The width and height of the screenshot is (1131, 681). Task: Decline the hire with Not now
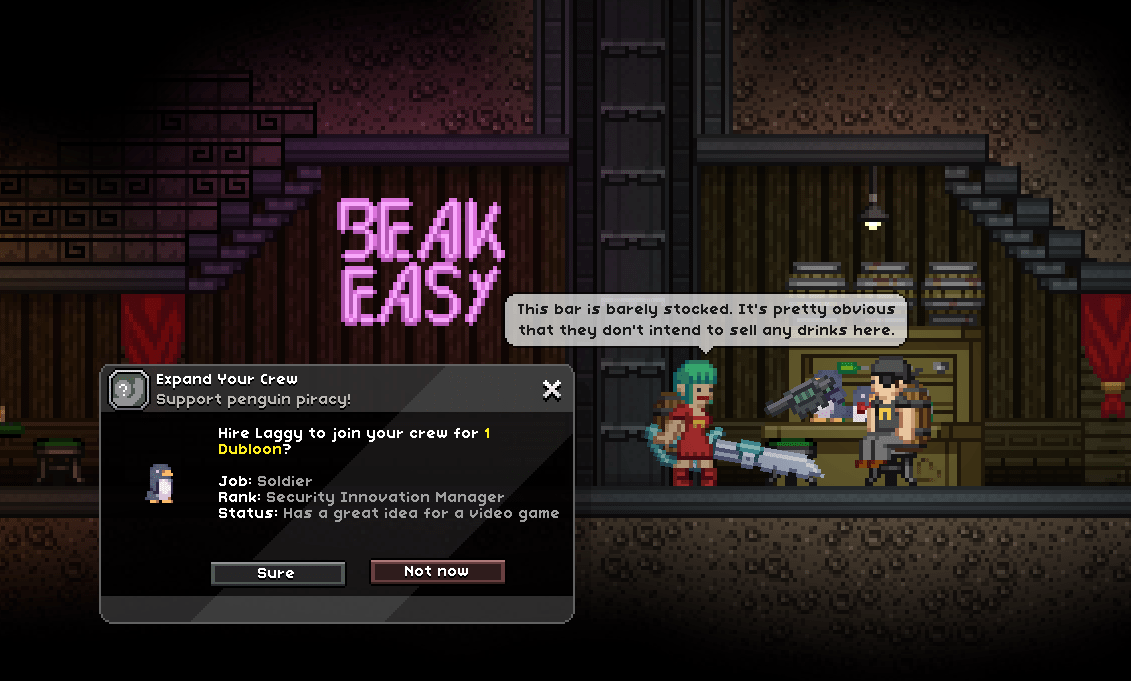tap(437, 571)
